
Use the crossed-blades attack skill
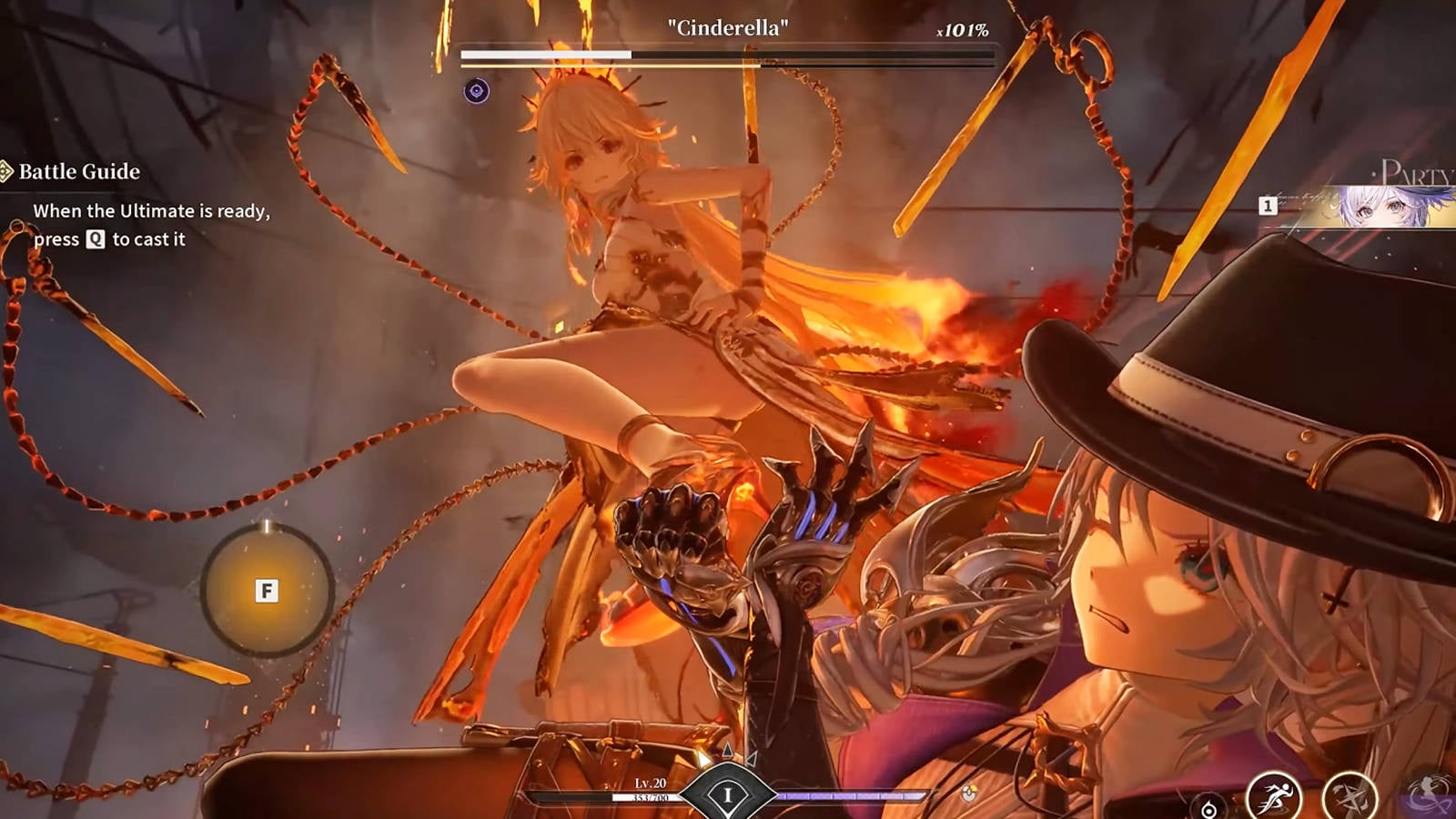(x=1349, y=796)
